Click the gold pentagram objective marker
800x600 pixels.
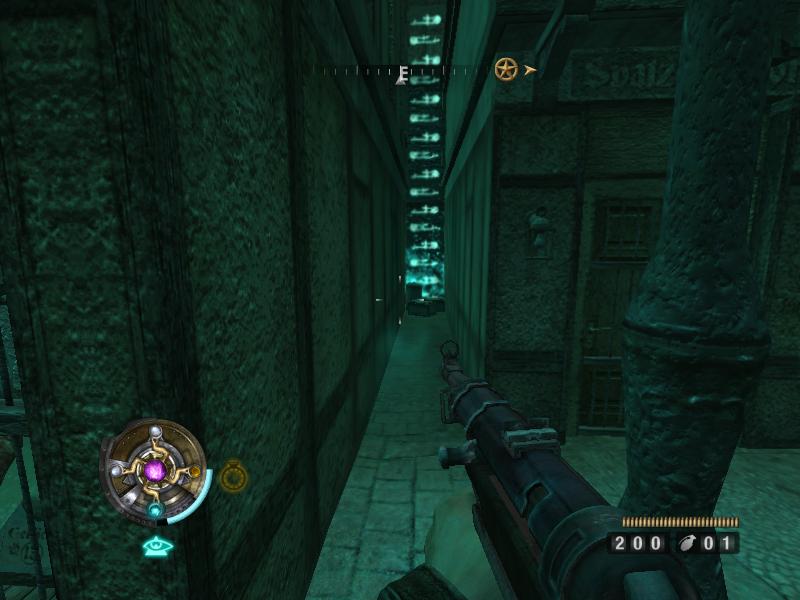(506, 69)
